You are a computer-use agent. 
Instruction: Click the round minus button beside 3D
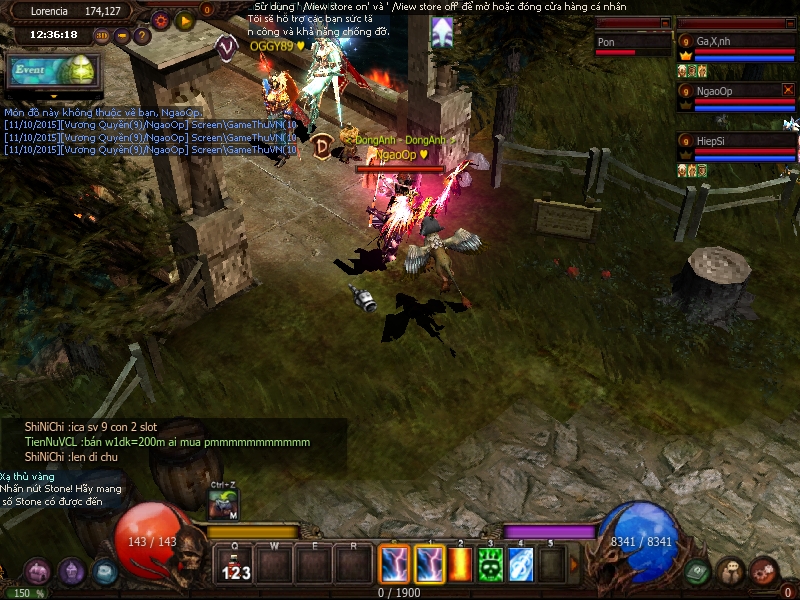(122, 35)
